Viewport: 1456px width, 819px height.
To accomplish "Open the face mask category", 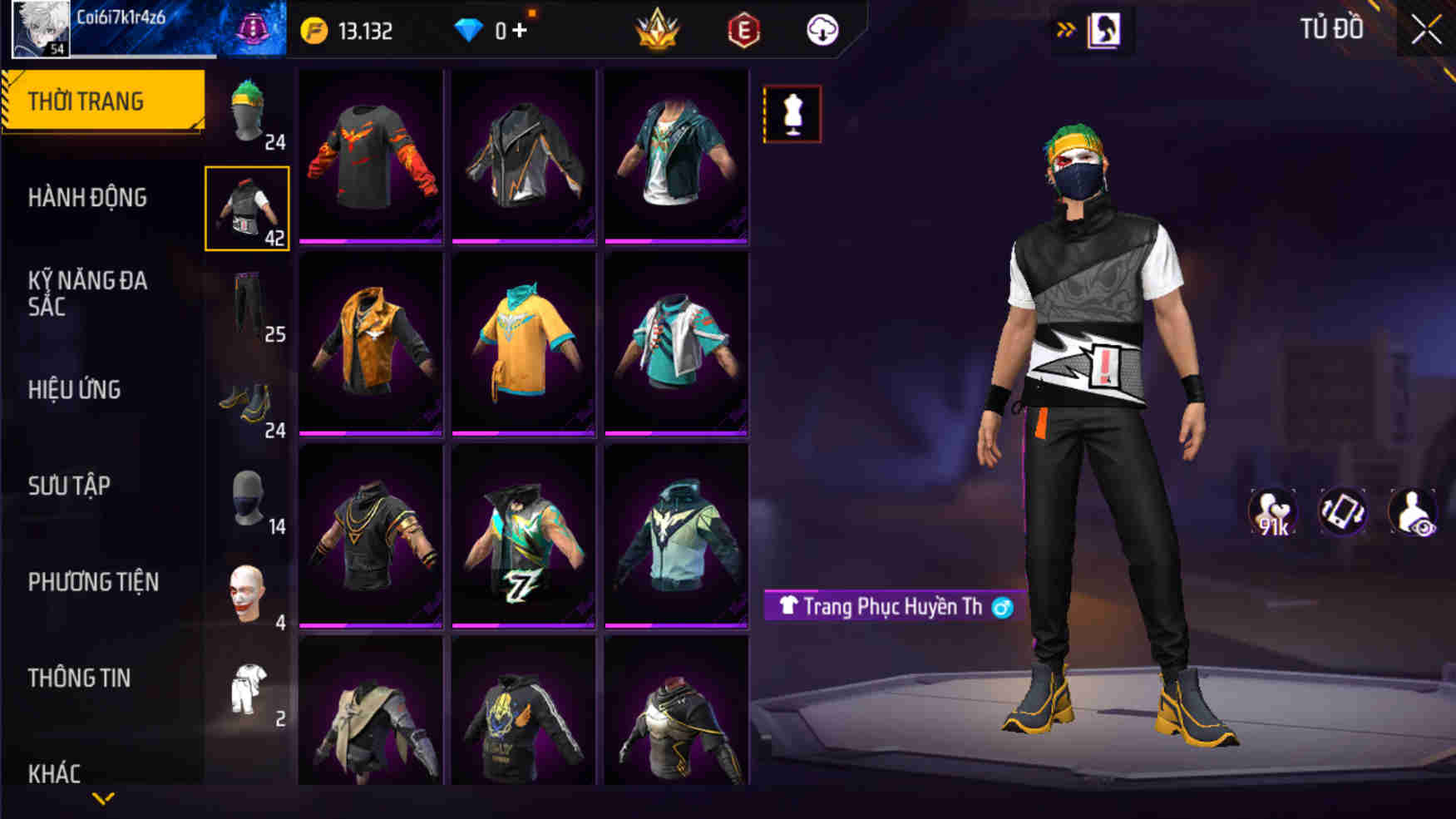I will (x=248, y=499).
